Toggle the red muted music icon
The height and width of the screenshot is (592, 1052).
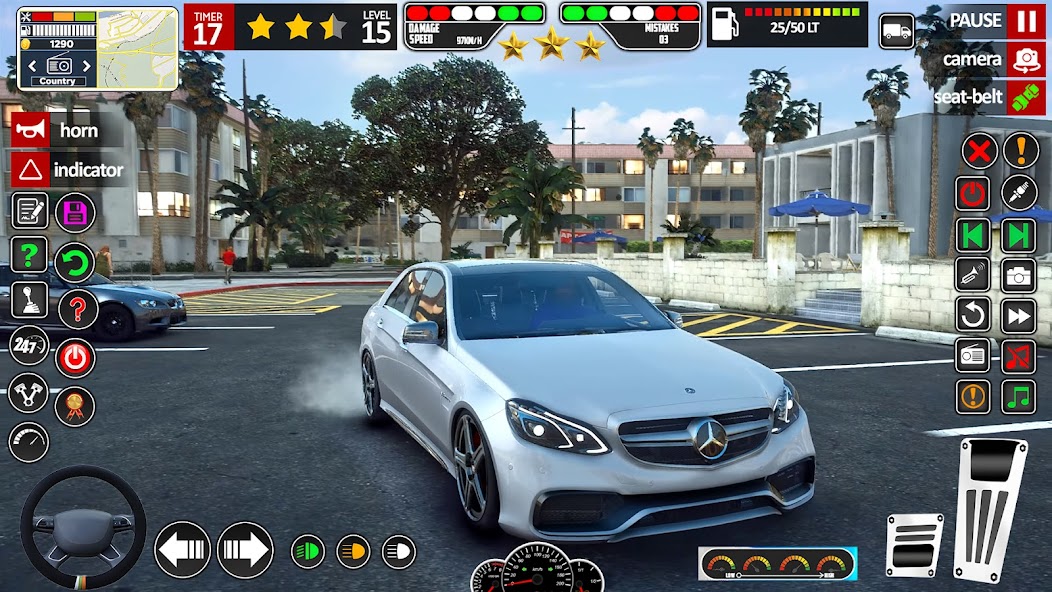click(1019, 355)
